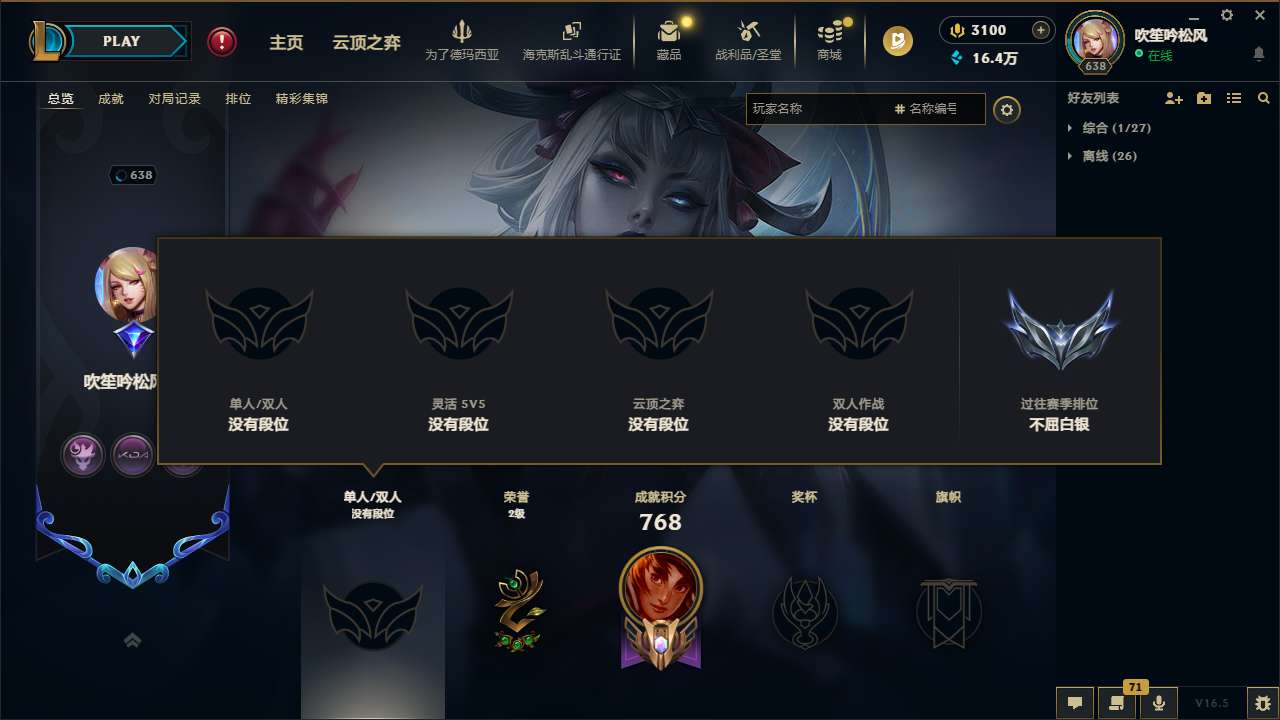Viewport: 1280px width, 720px height.
Task: Collapse the left profile sidebar chevron
Action: point(132,640)
